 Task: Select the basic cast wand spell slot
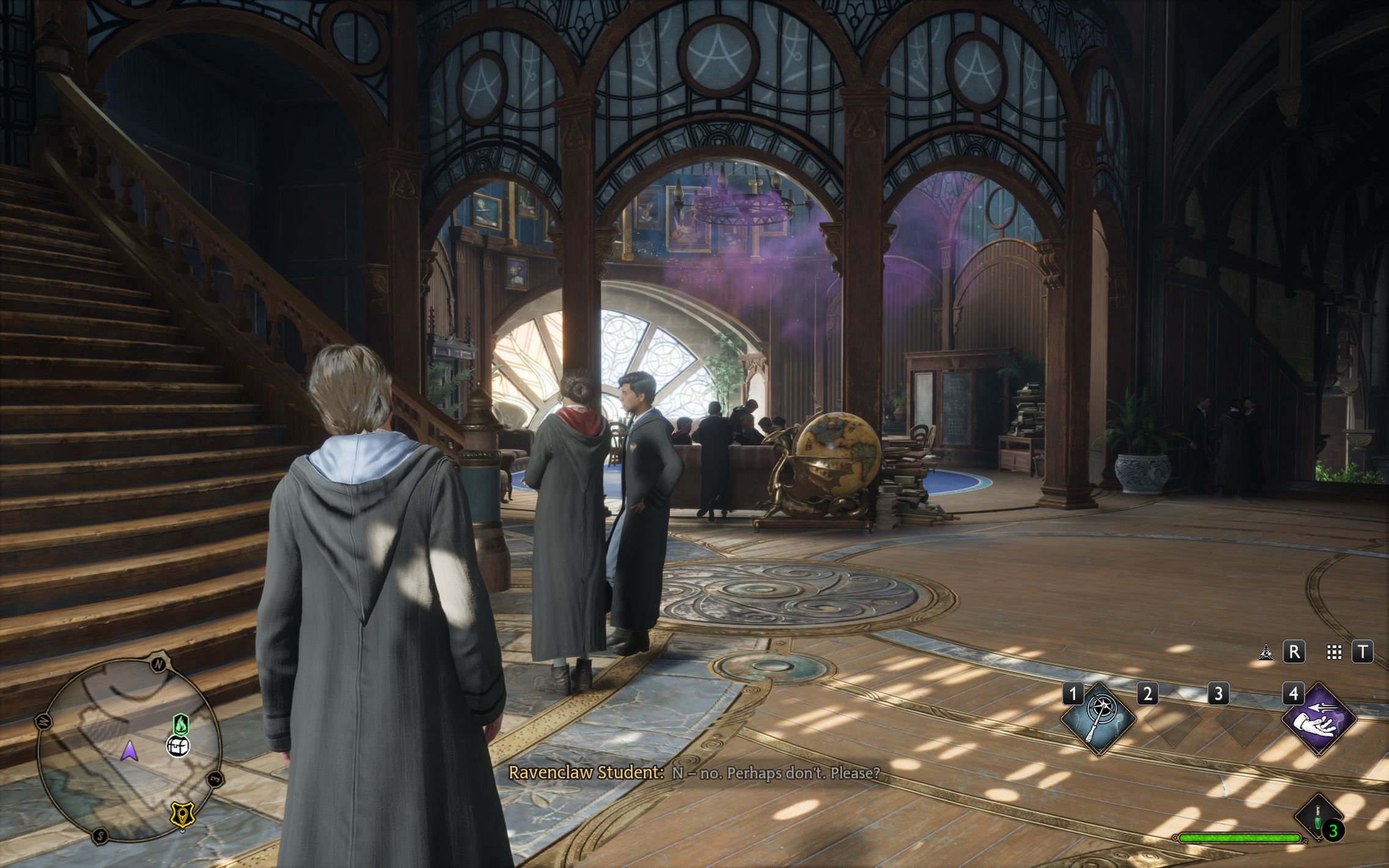1098,719
